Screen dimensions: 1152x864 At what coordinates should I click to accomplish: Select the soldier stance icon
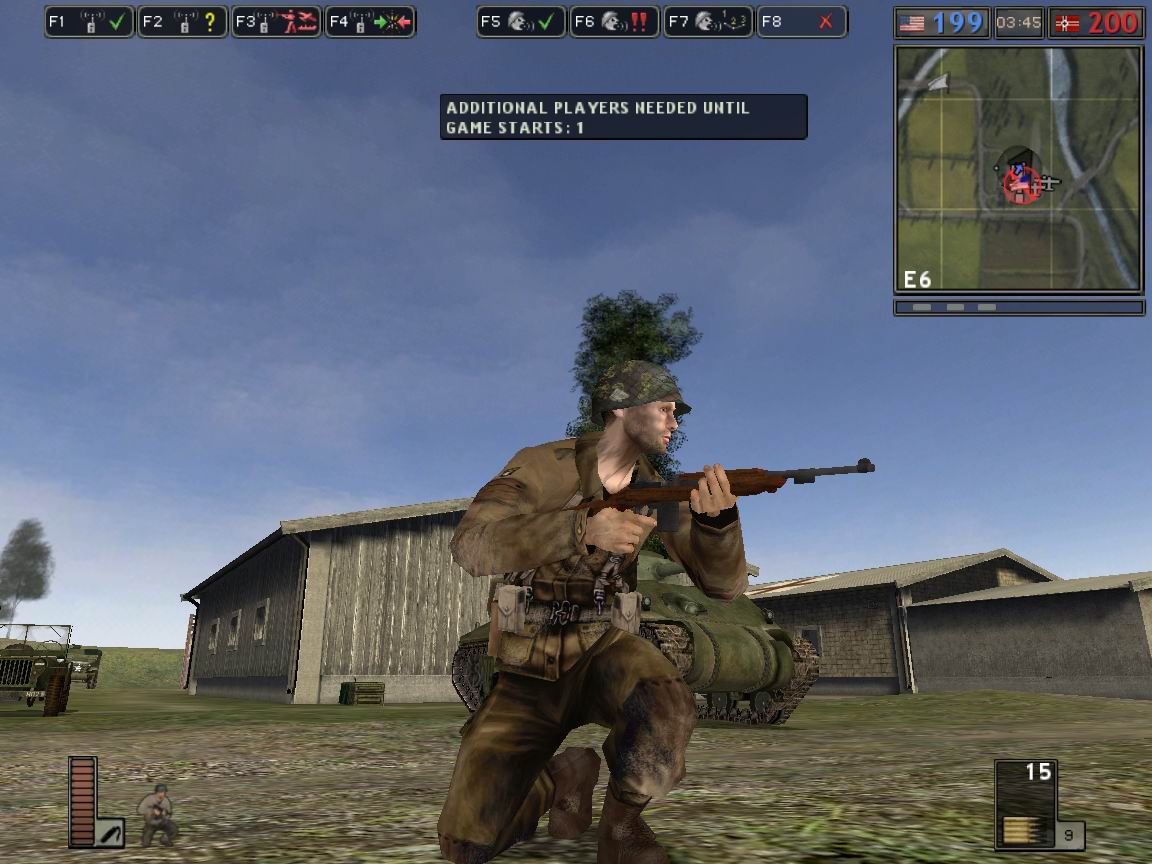(x=158, y=815)
